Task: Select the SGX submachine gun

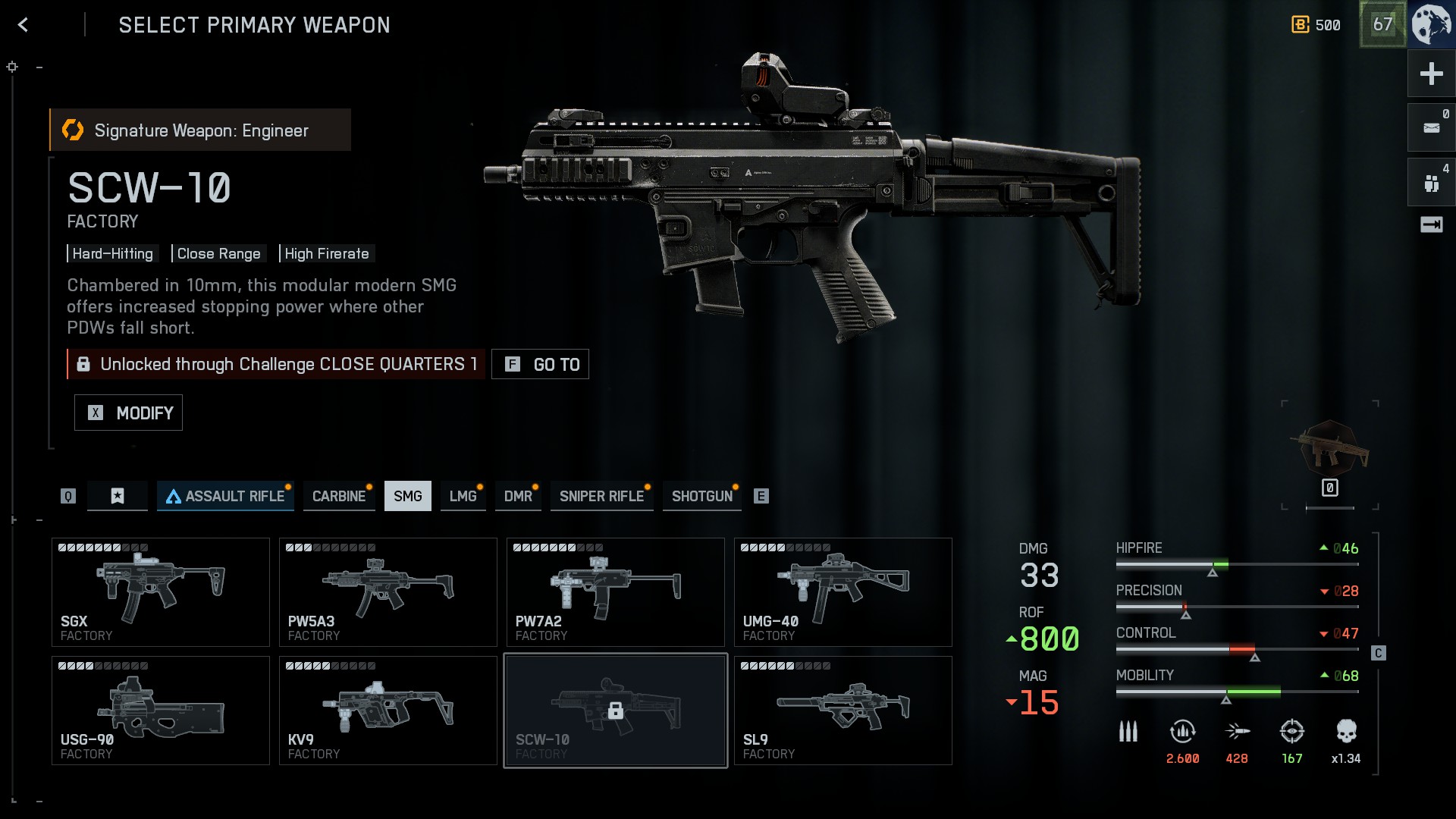Action: (x=161, y=592)
